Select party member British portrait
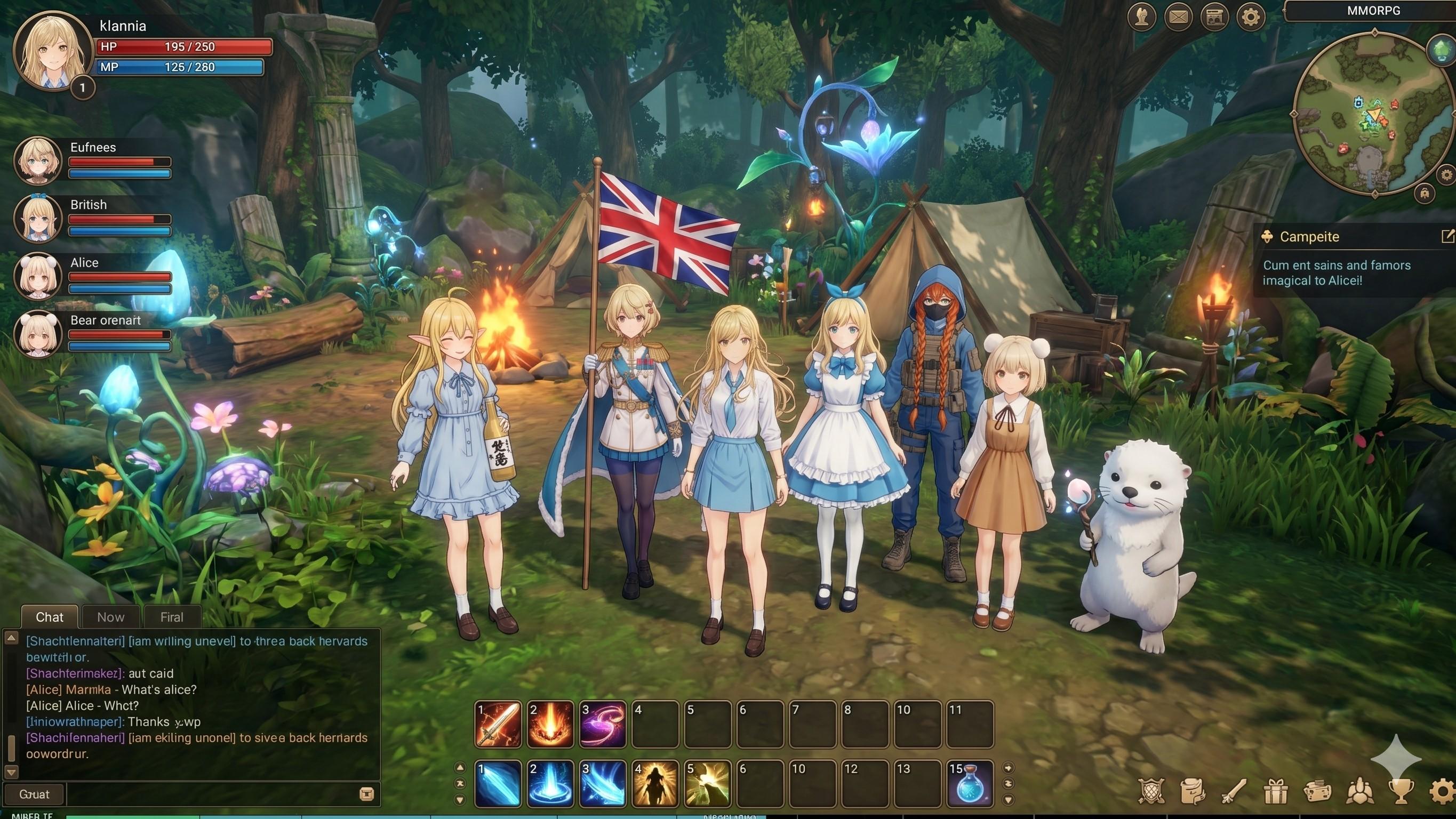 pos(38,218)
